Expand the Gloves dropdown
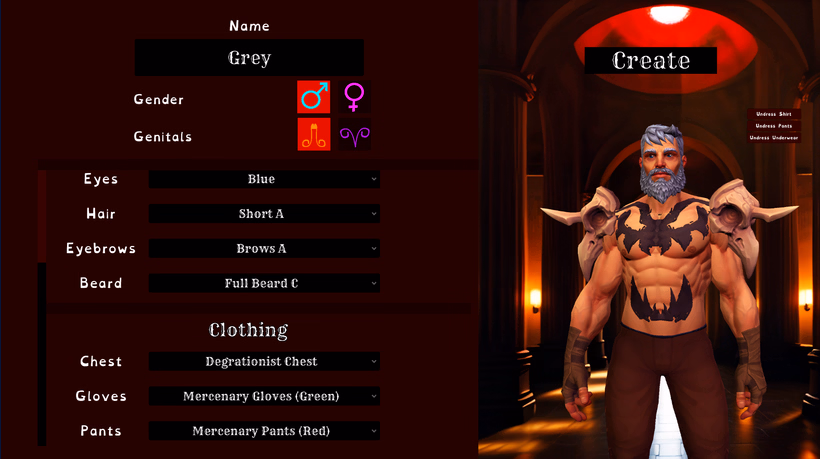 point(264,396)
